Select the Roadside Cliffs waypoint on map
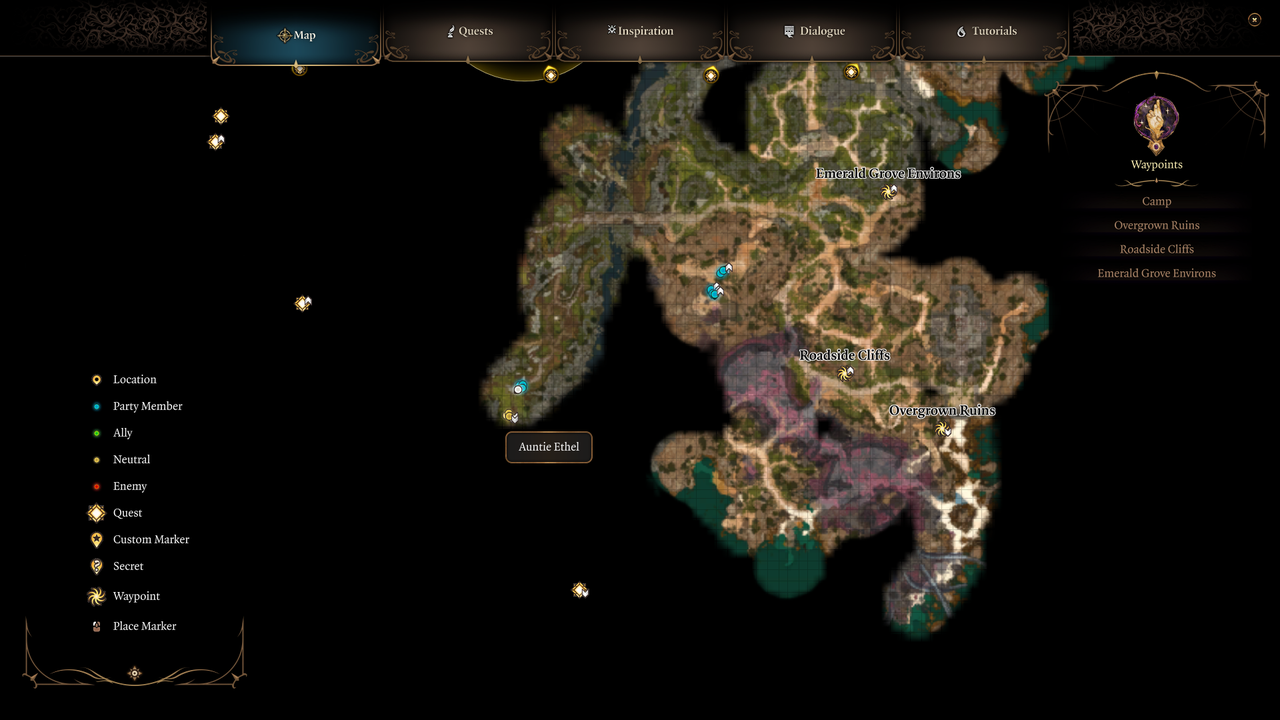The width and height of the screenshot is (1280, 720). (845, 373)
